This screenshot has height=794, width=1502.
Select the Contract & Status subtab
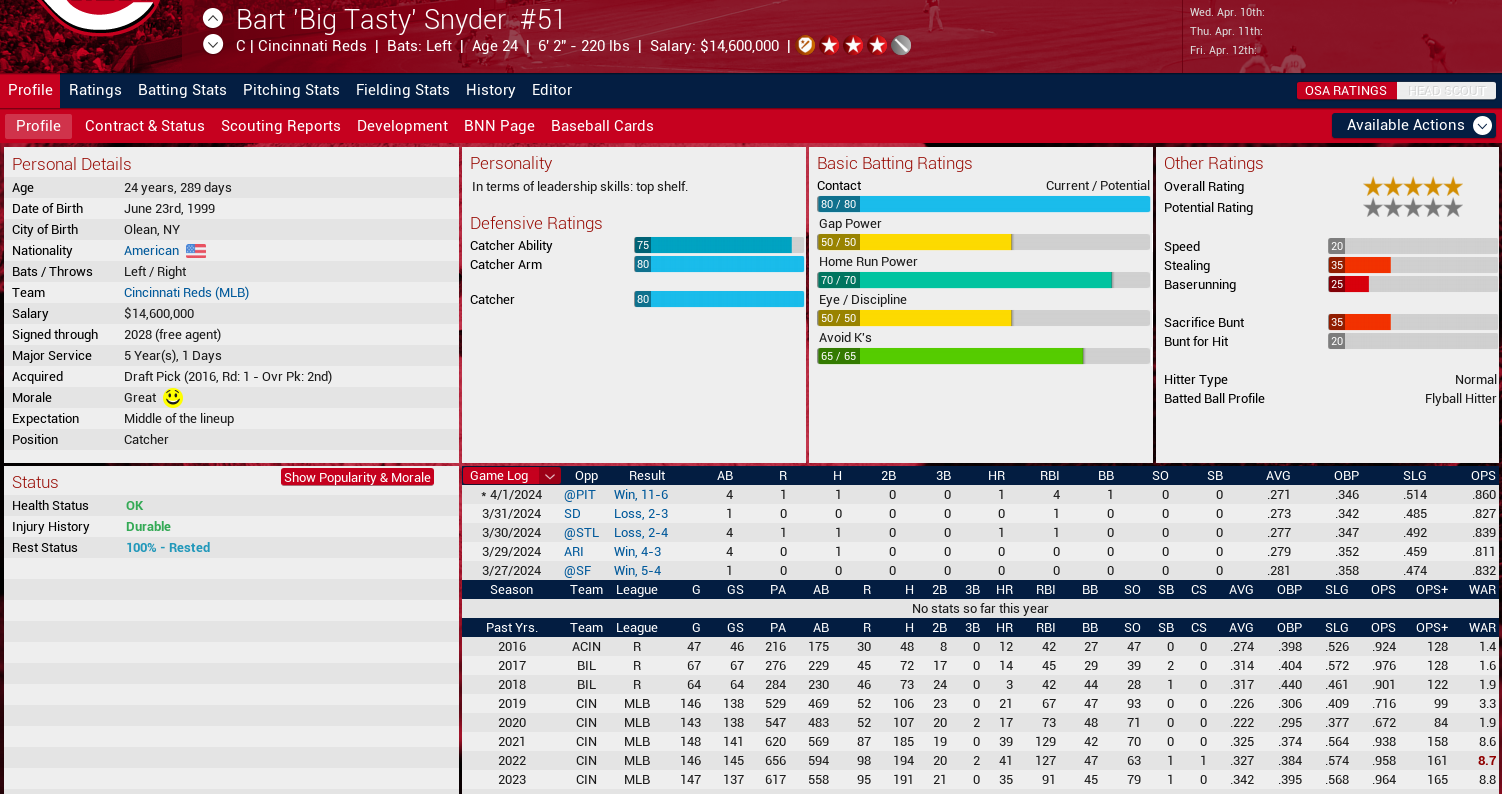click(144, 126)
